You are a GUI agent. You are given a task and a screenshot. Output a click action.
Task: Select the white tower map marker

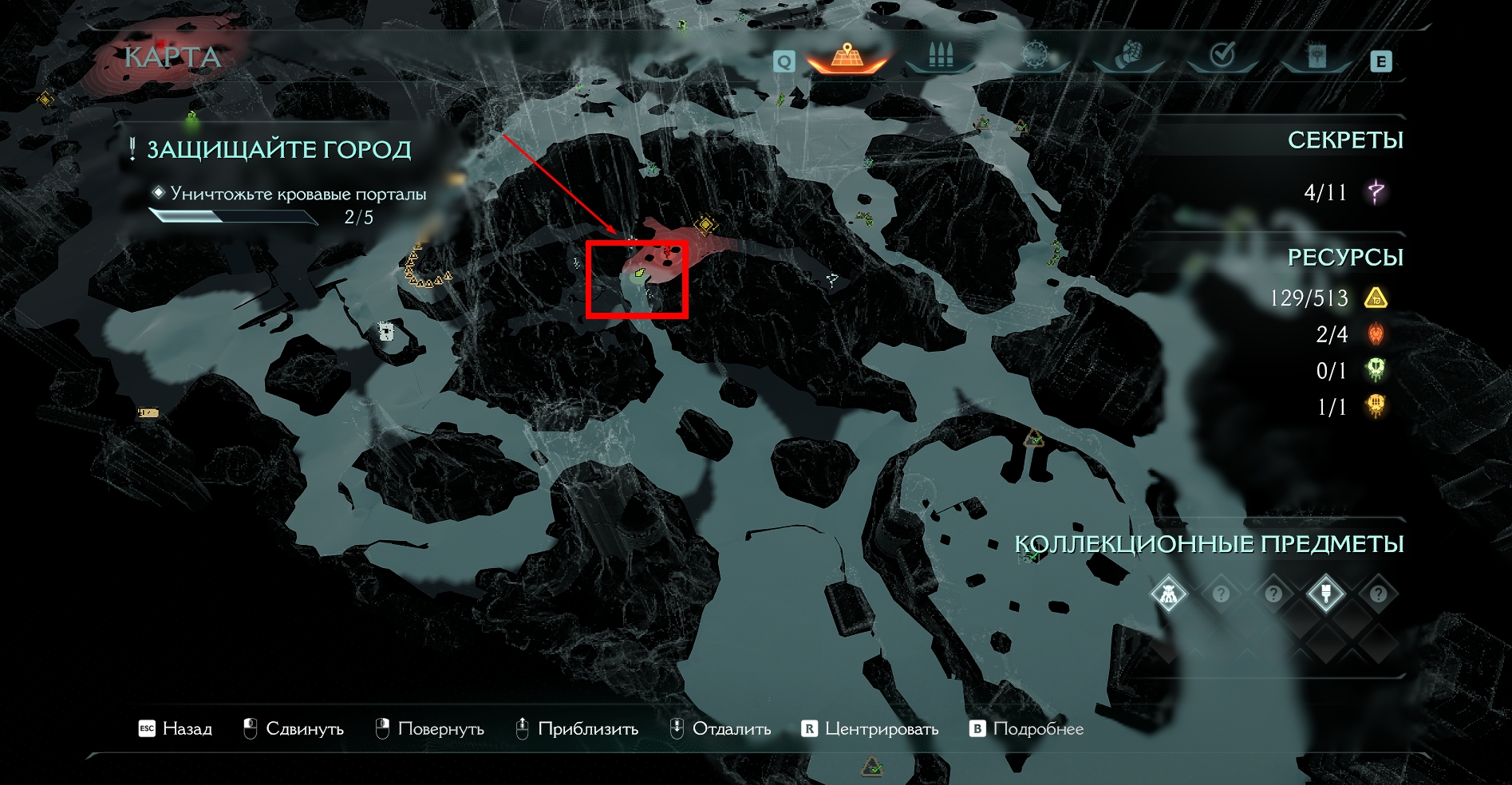pos(386,331)
